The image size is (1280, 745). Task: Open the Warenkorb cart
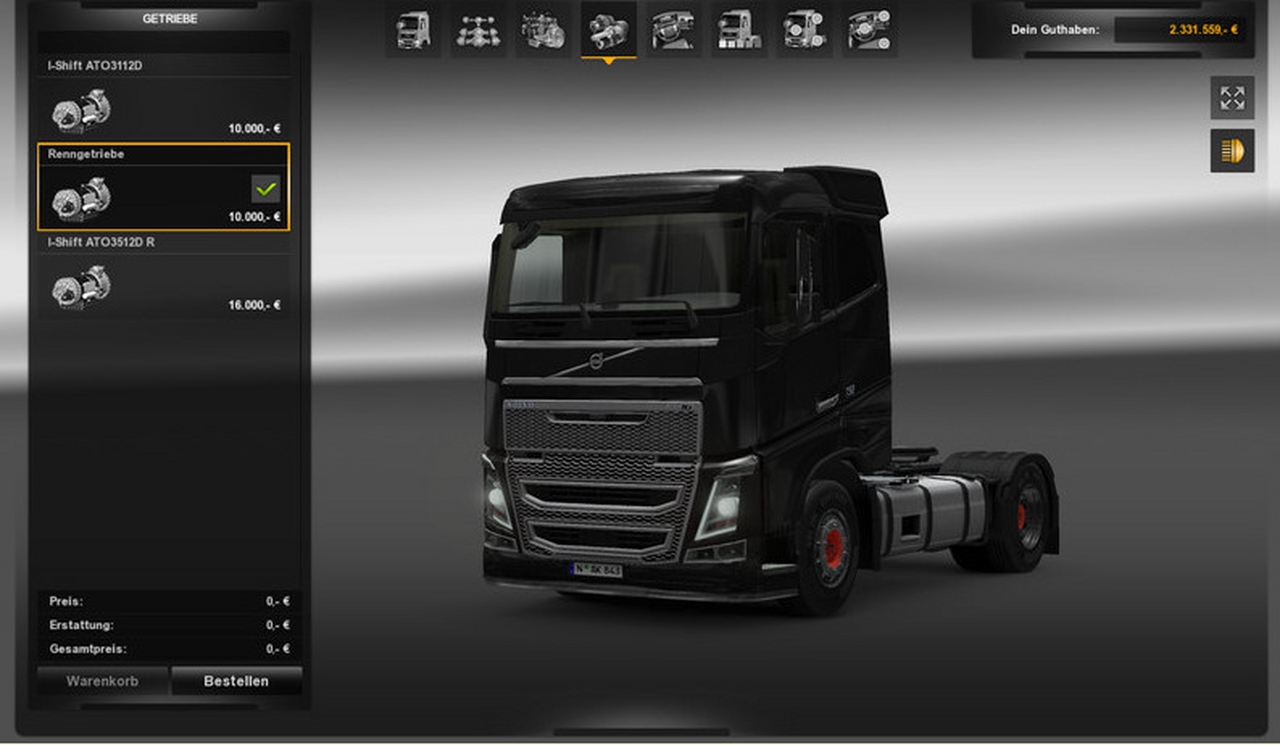point(102,681)
